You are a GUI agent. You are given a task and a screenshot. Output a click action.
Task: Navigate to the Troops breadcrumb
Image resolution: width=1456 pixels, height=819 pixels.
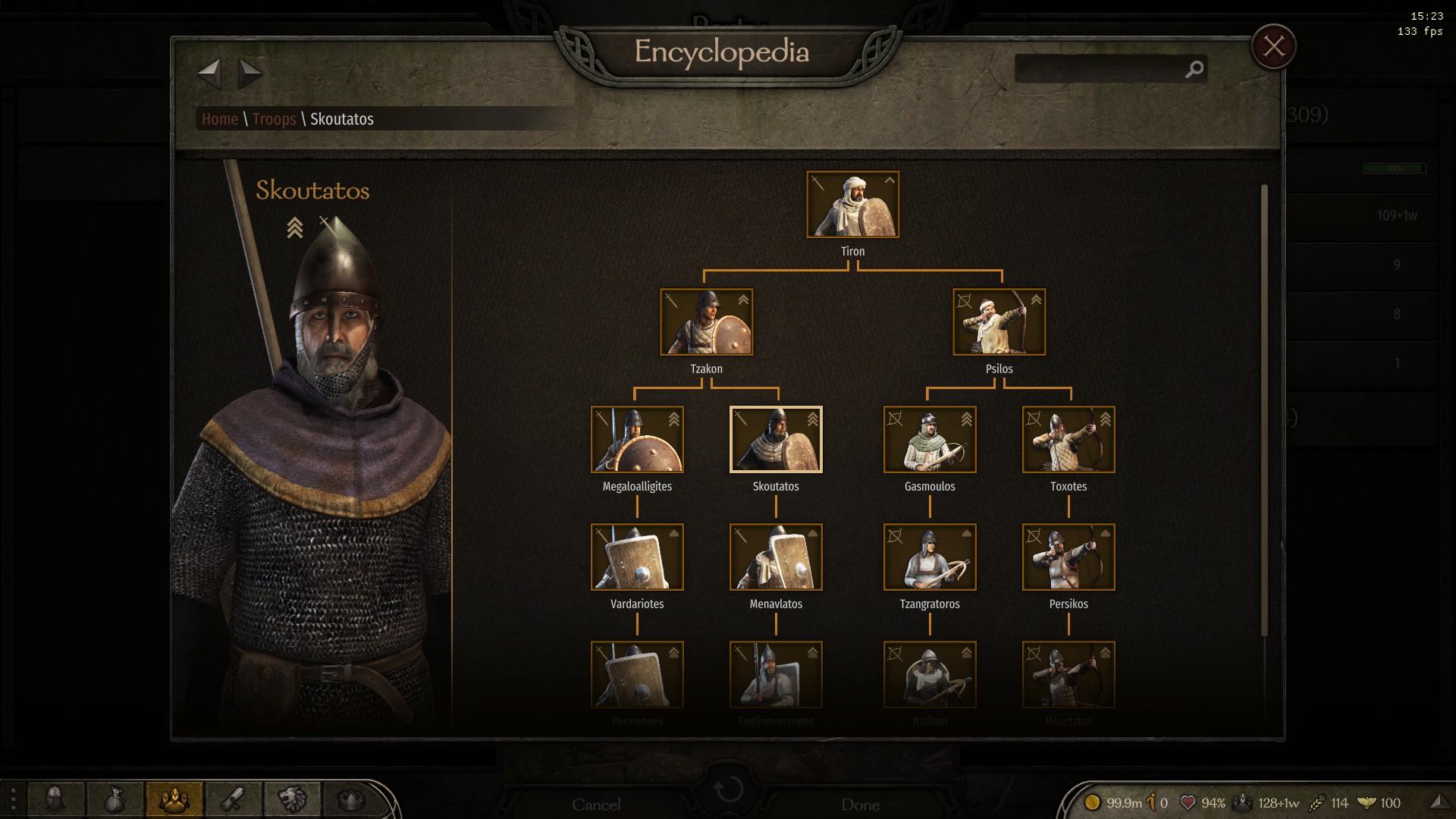274,119
